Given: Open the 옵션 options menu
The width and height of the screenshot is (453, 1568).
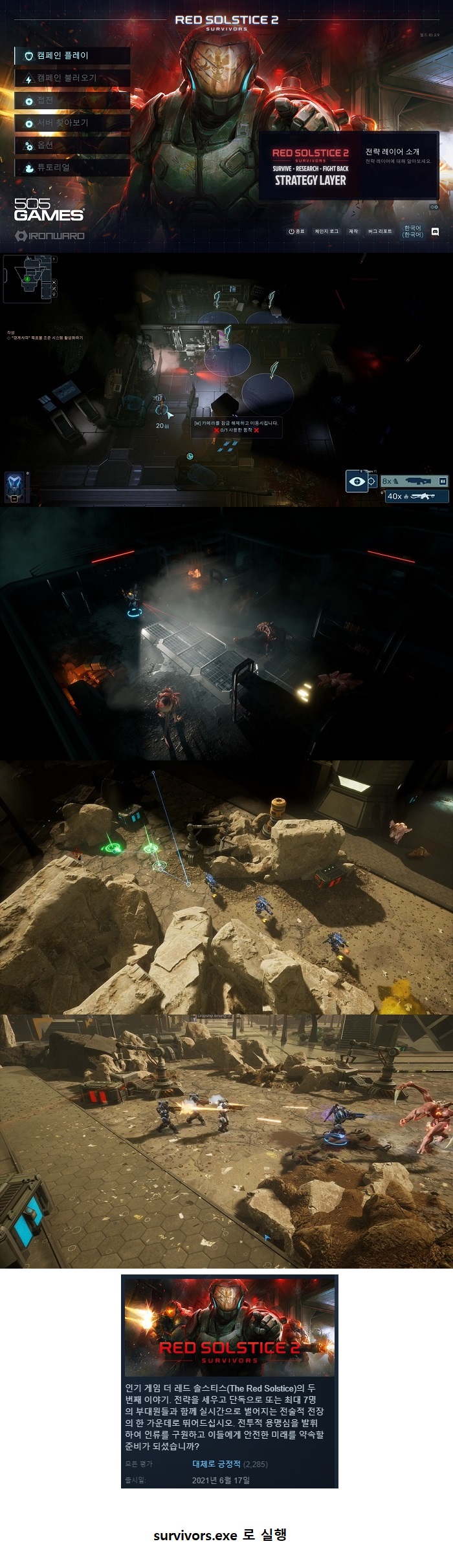Looking at the screenshot, I should (71, 145).
